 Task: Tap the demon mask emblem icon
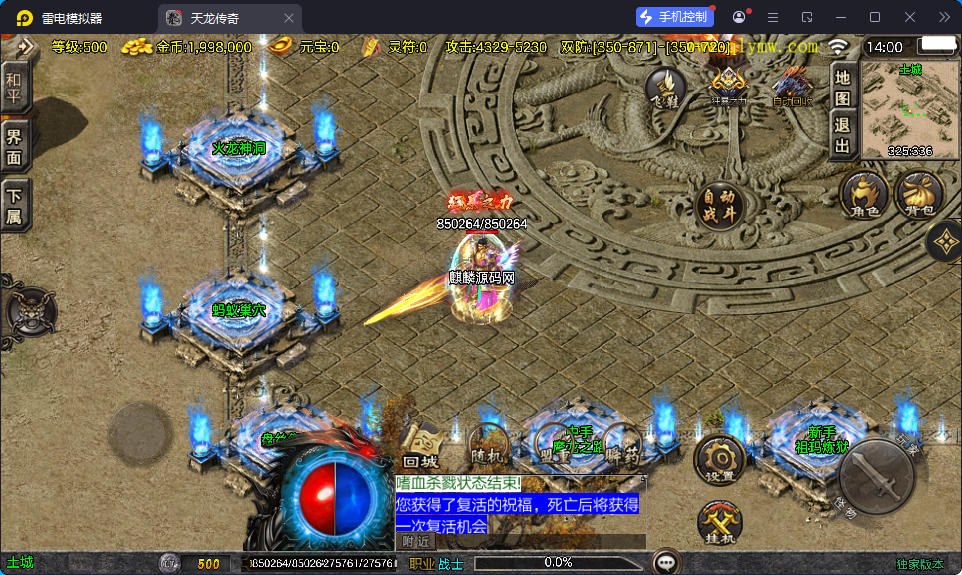click(28, 311)
